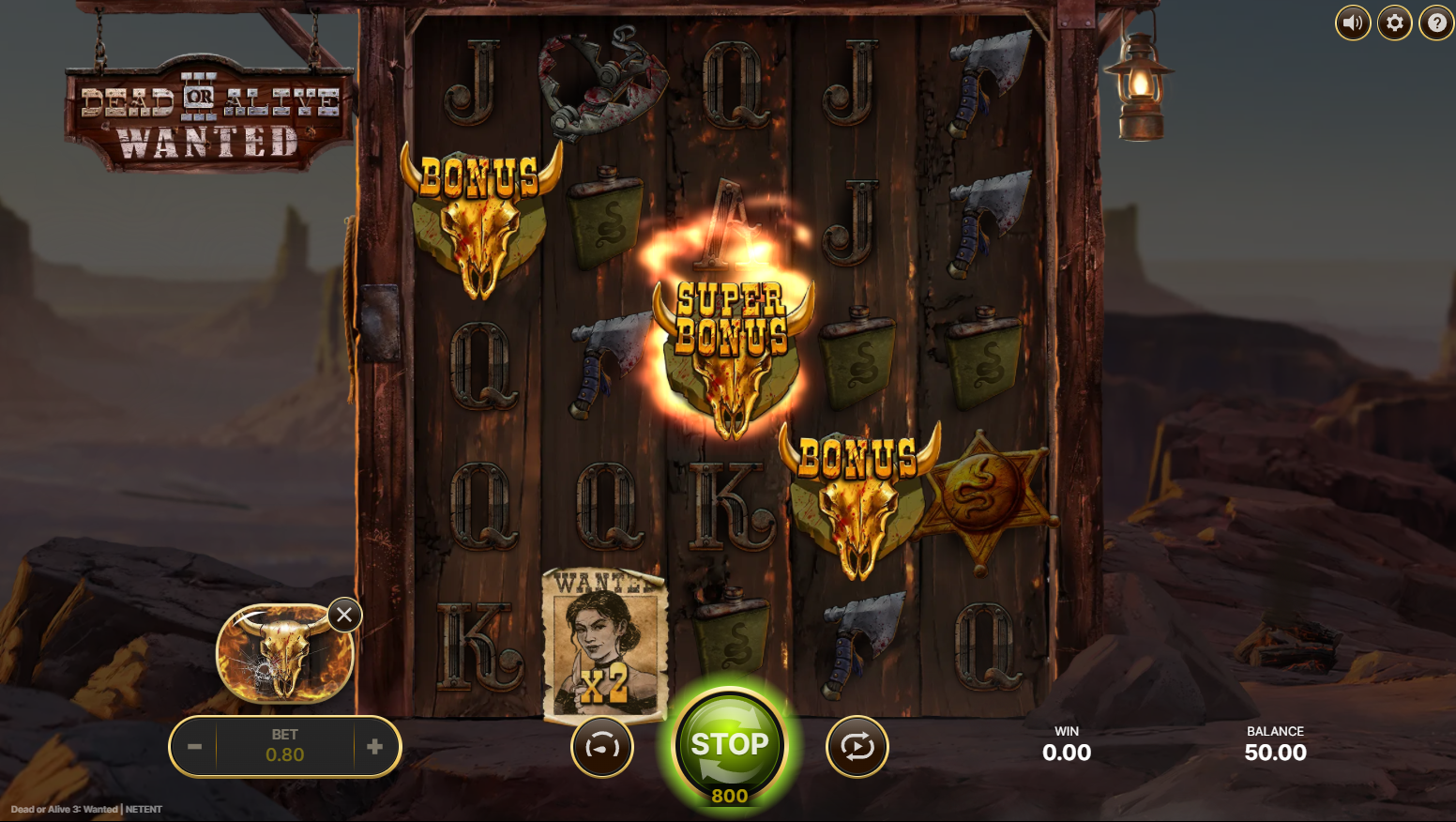1456x822 pixels.
Task: Mute the game sound
Action: pyautogui.click(x=1352, y=23)
